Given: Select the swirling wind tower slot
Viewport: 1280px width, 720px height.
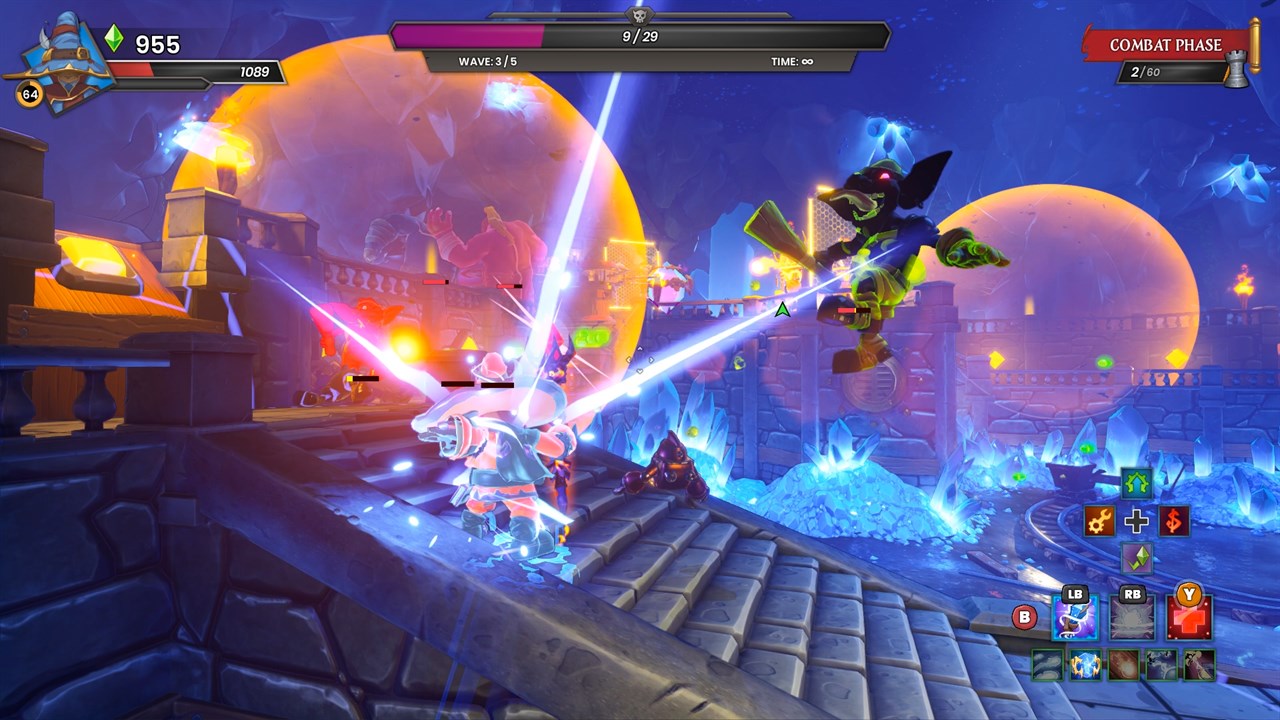Looking at the screenshot, I should point(1047,665).
